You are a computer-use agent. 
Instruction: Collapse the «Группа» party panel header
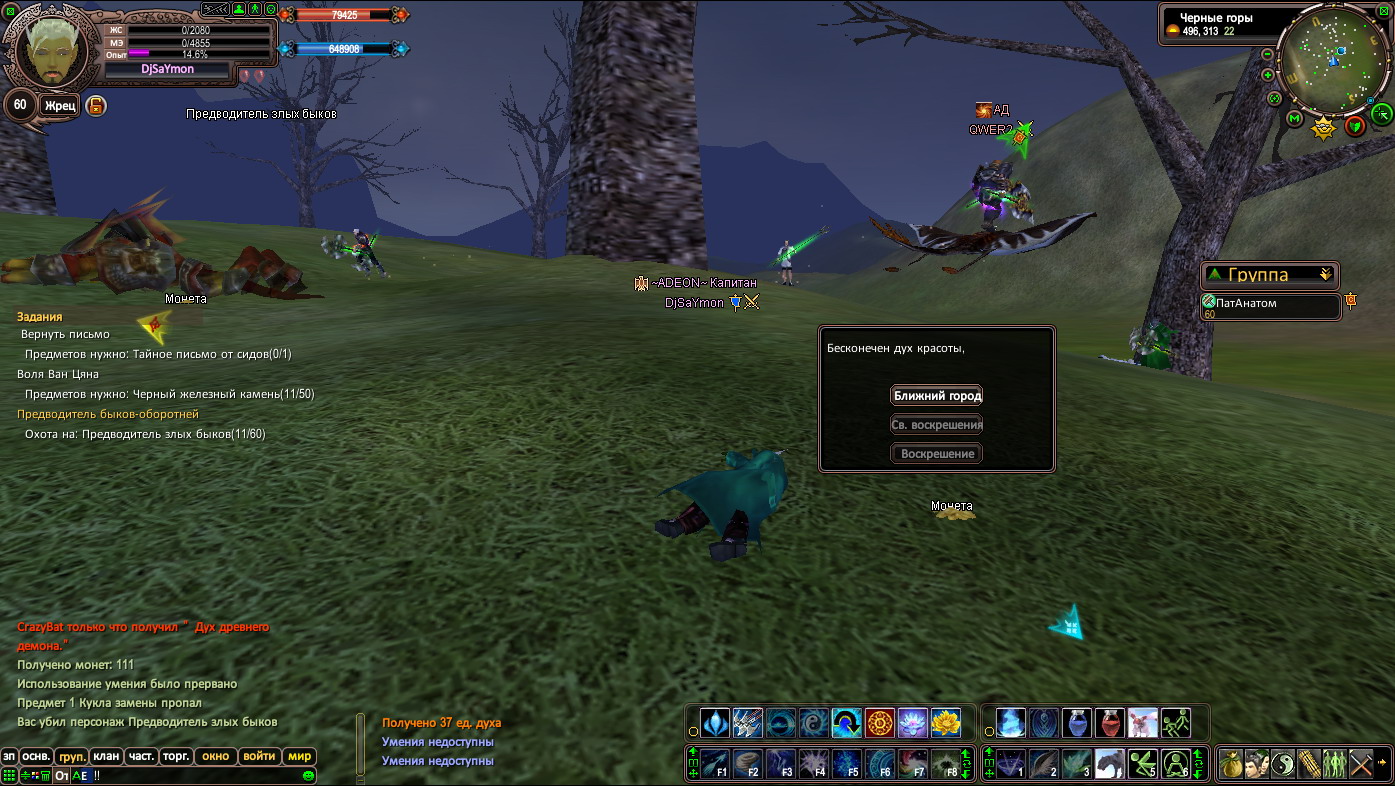pyautogui.click(x=1326, y=274)
